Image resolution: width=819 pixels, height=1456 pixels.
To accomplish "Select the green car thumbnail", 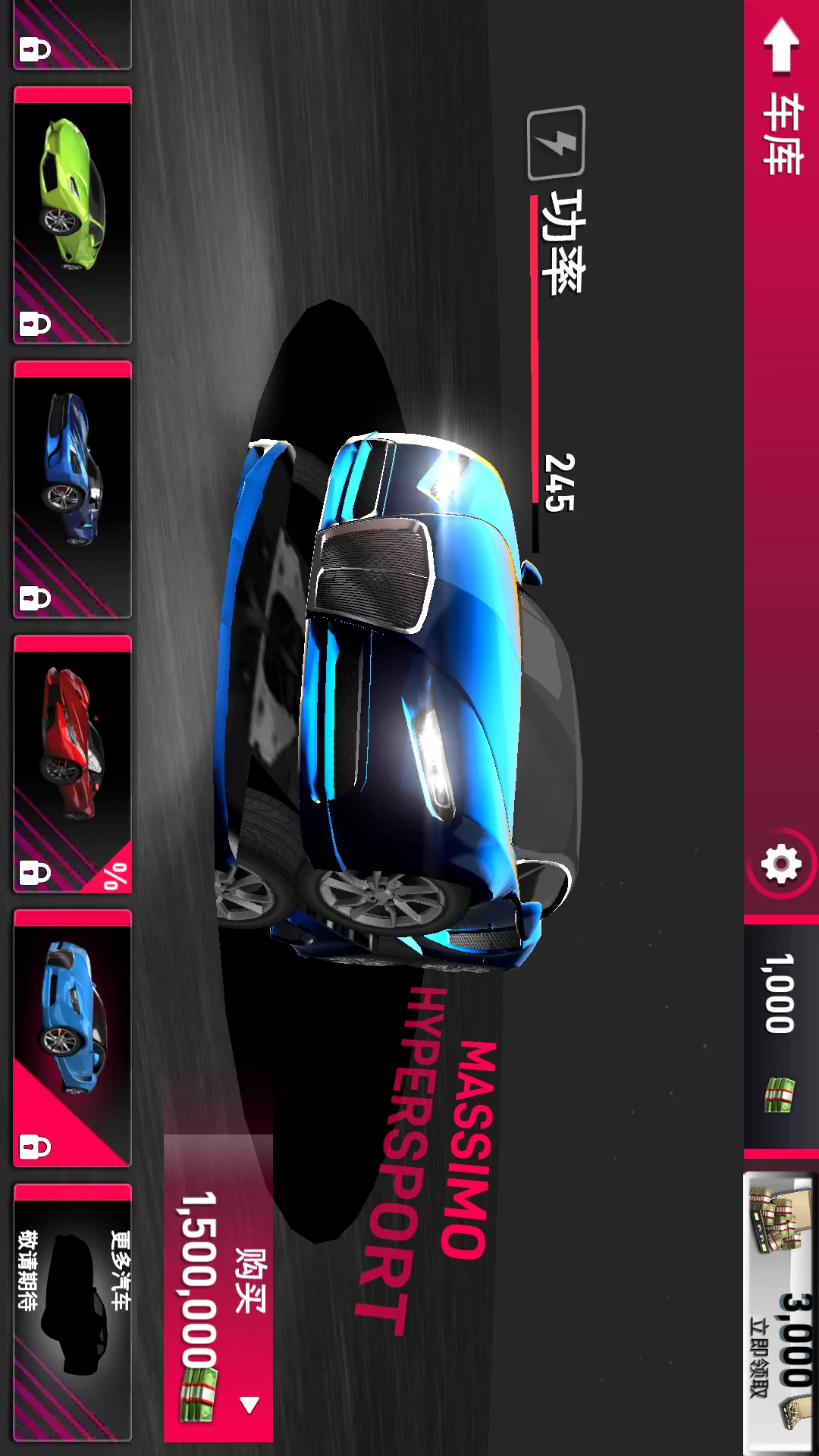I will pos(73,215).
